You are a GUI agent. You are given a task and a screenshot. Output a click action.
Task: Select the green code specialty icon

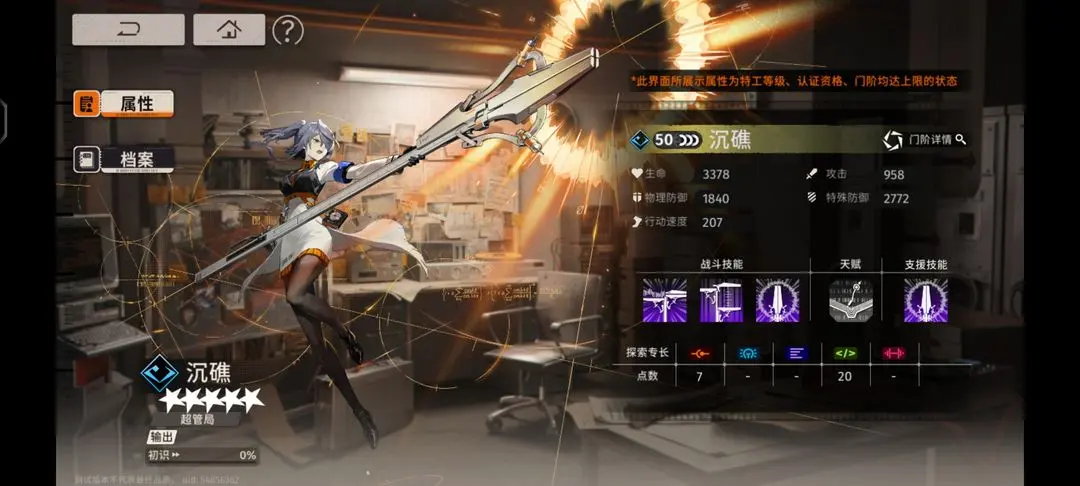(x=846, y=353)
